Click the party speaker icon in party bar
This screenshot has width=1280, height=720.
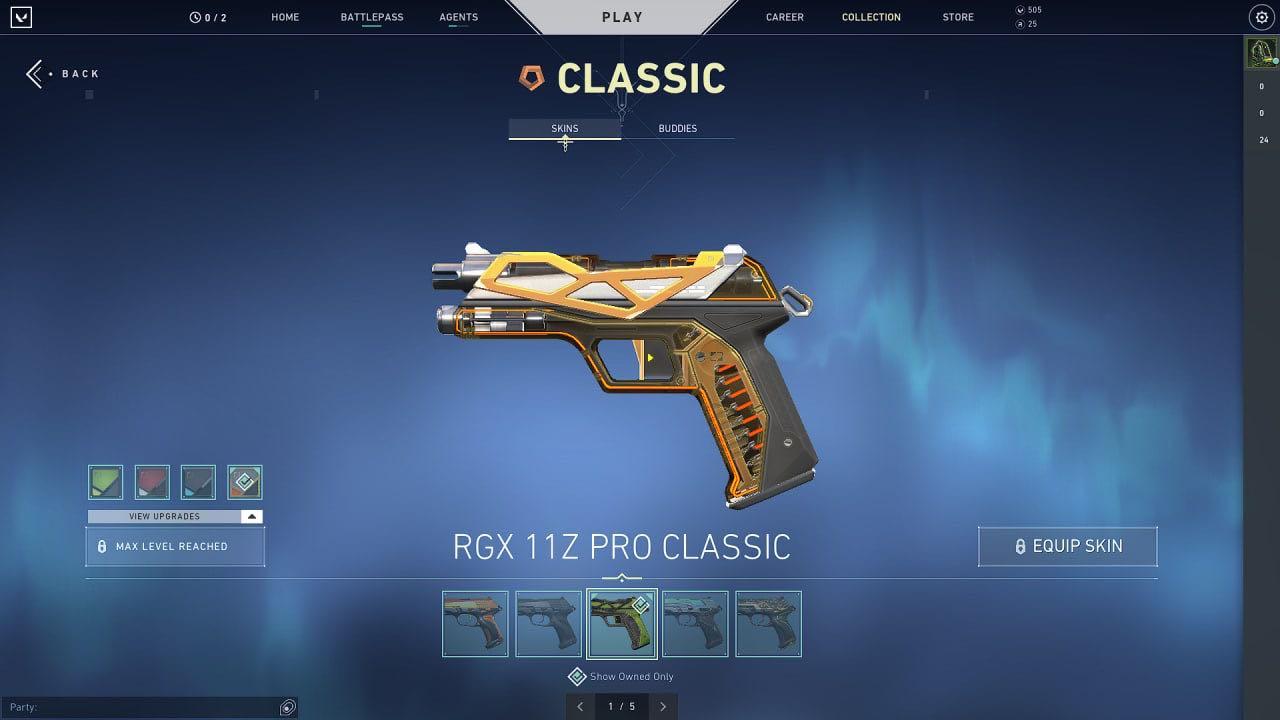pos(288,707)
